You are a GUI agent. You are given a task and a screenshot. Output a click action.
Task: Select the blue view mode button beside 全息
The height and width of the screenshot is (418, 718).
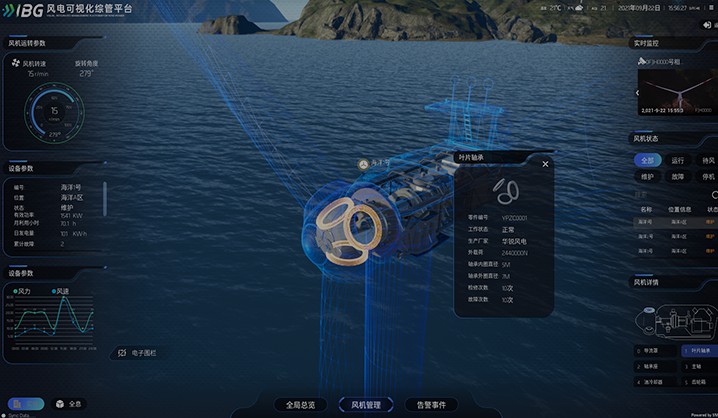click(28, 404)
